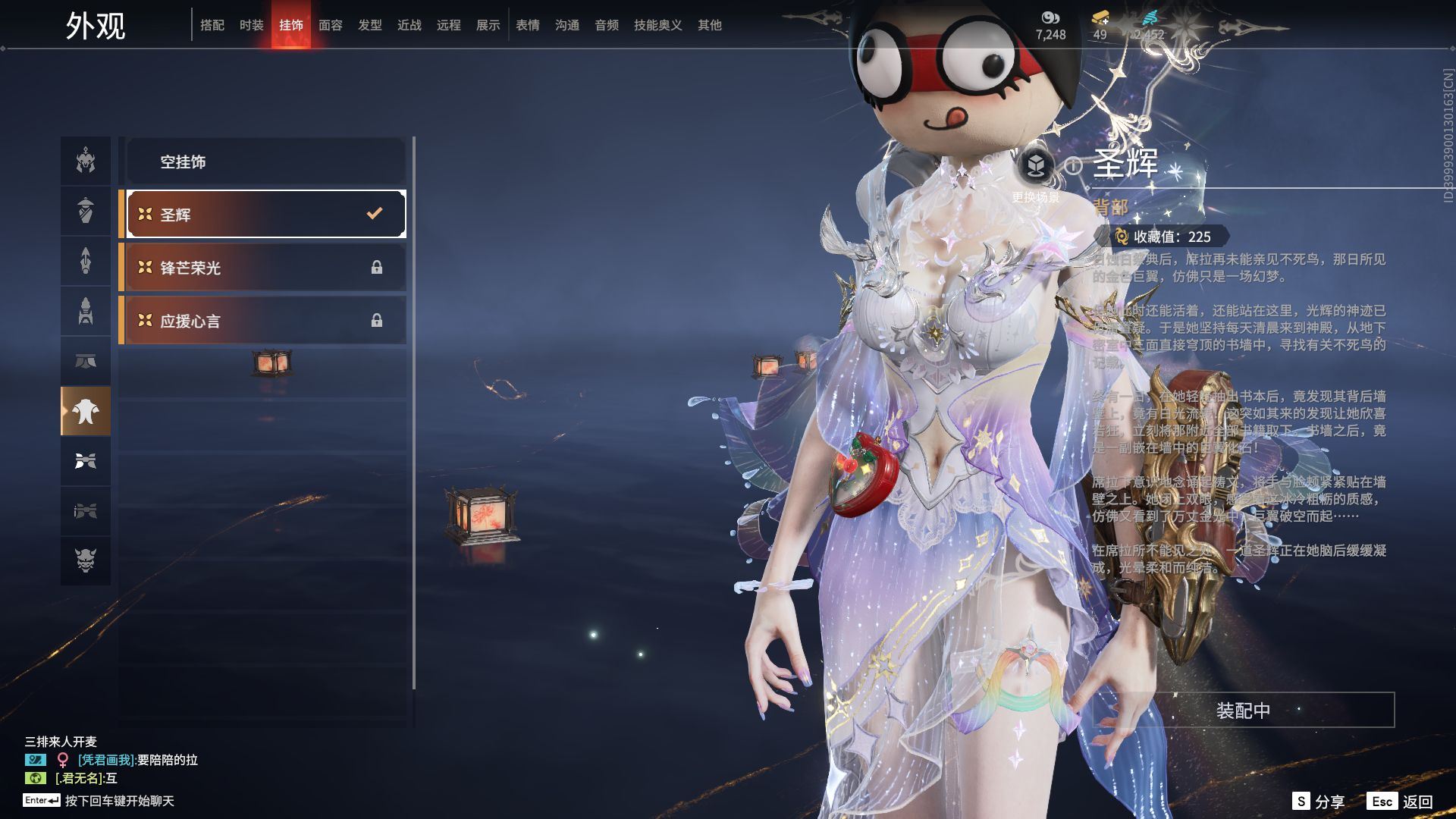
Task: Open the oni mask accessory category
Action: 86,560
